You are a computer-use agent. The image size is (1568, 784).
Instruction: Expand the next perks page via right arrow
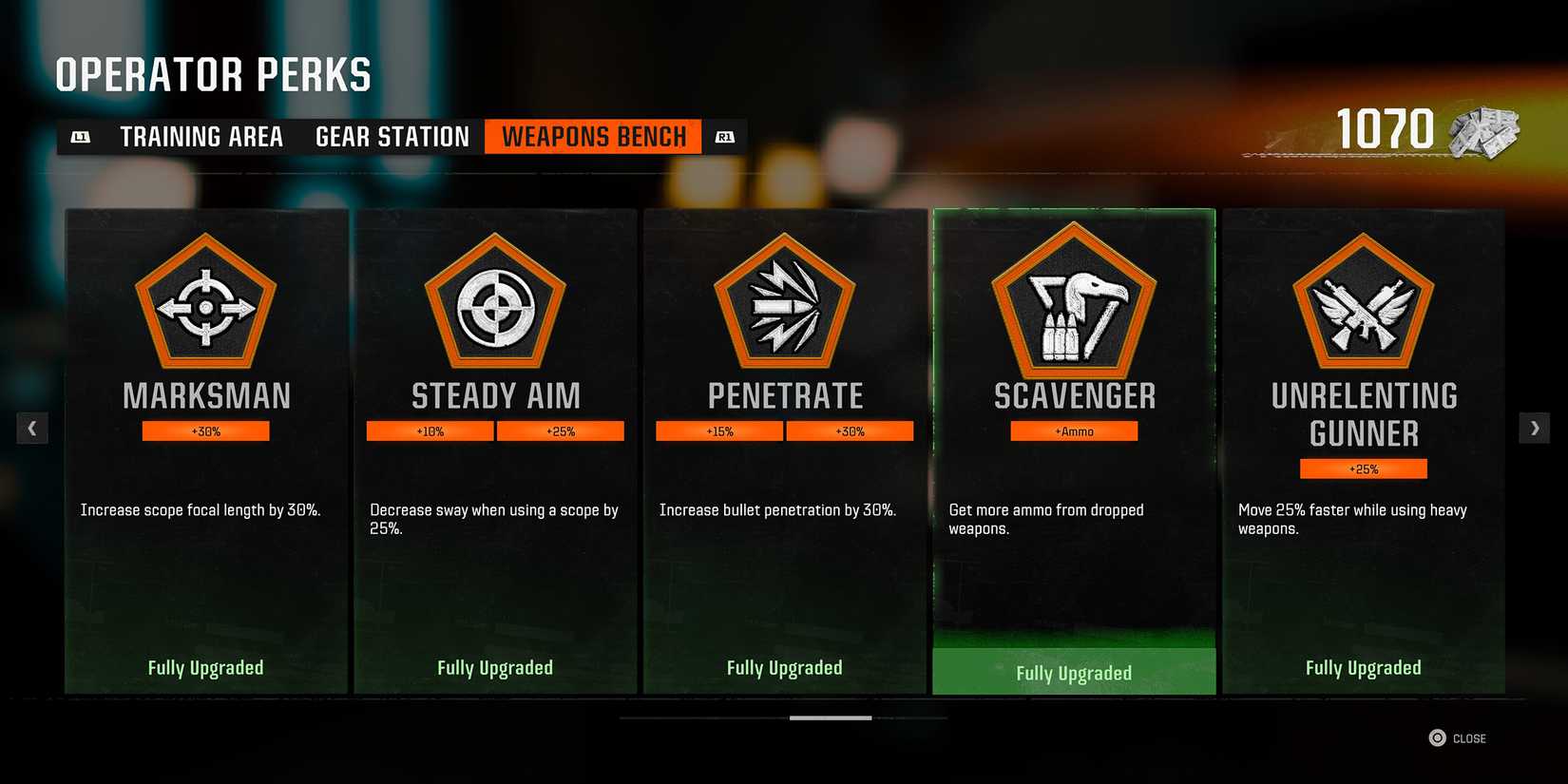[1535, 428]
